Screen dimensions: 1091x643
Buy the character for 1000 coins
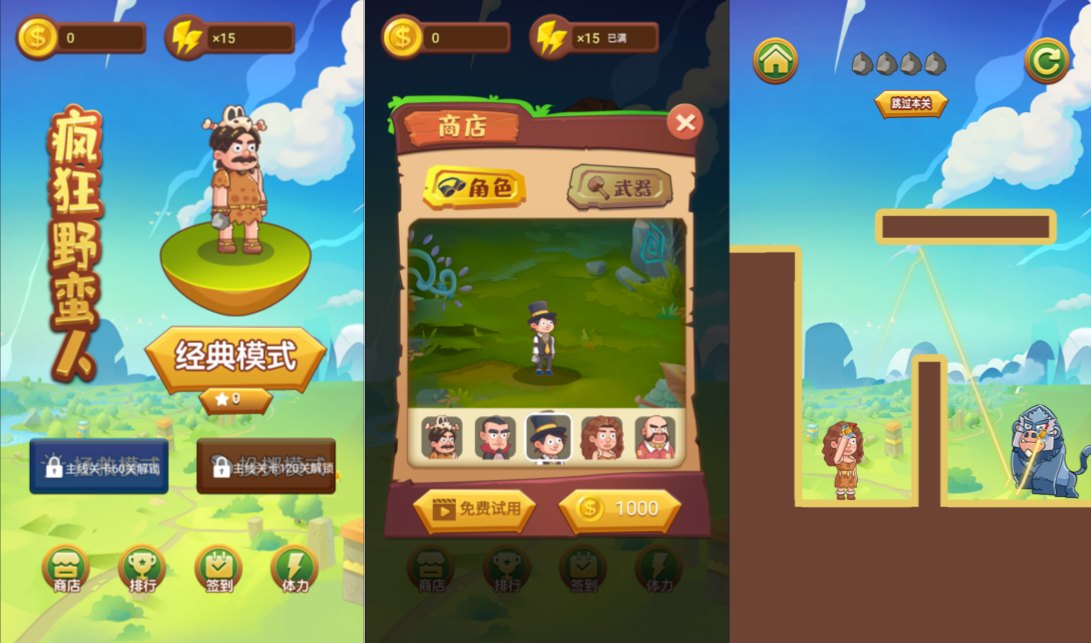point(620,509)
